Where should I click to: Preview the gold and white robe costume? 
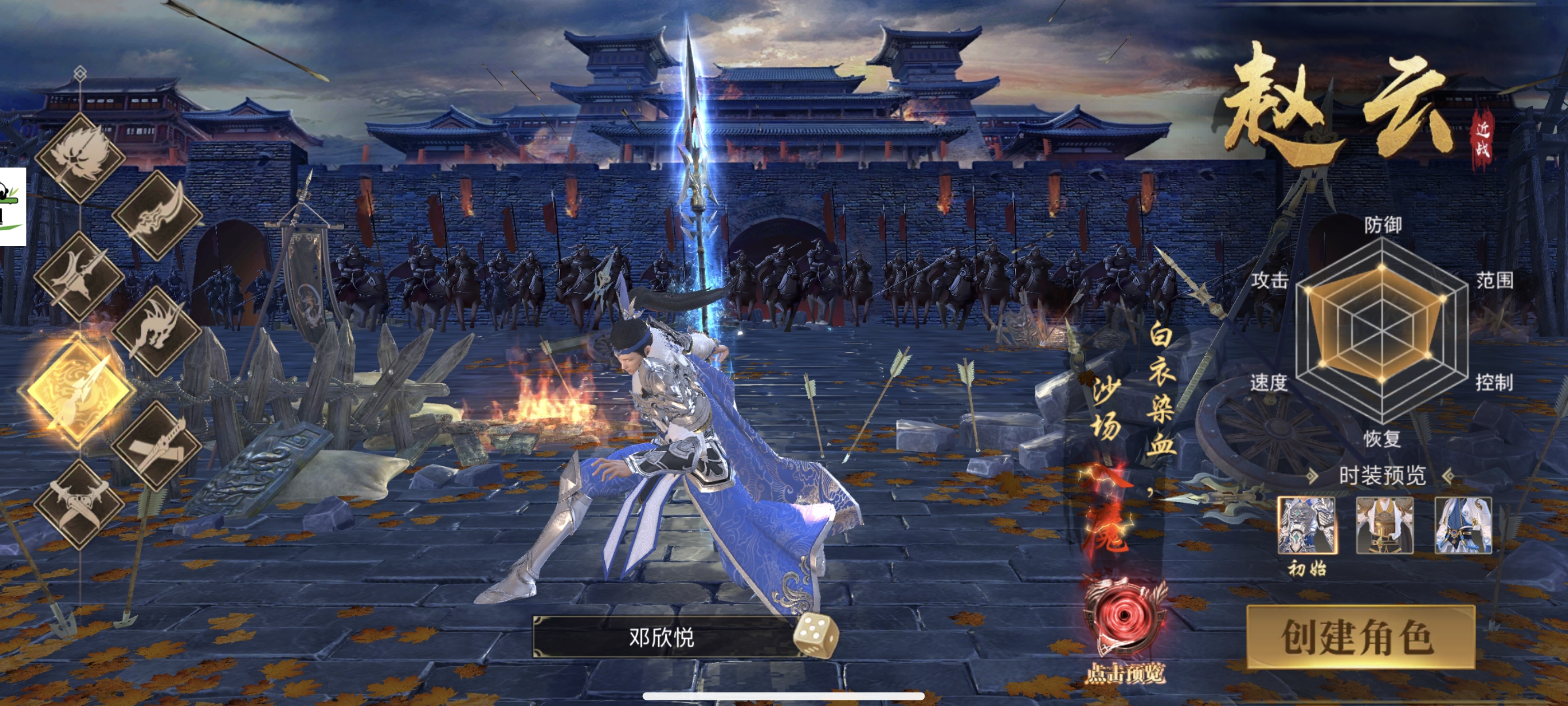(x=1384, y=525)
